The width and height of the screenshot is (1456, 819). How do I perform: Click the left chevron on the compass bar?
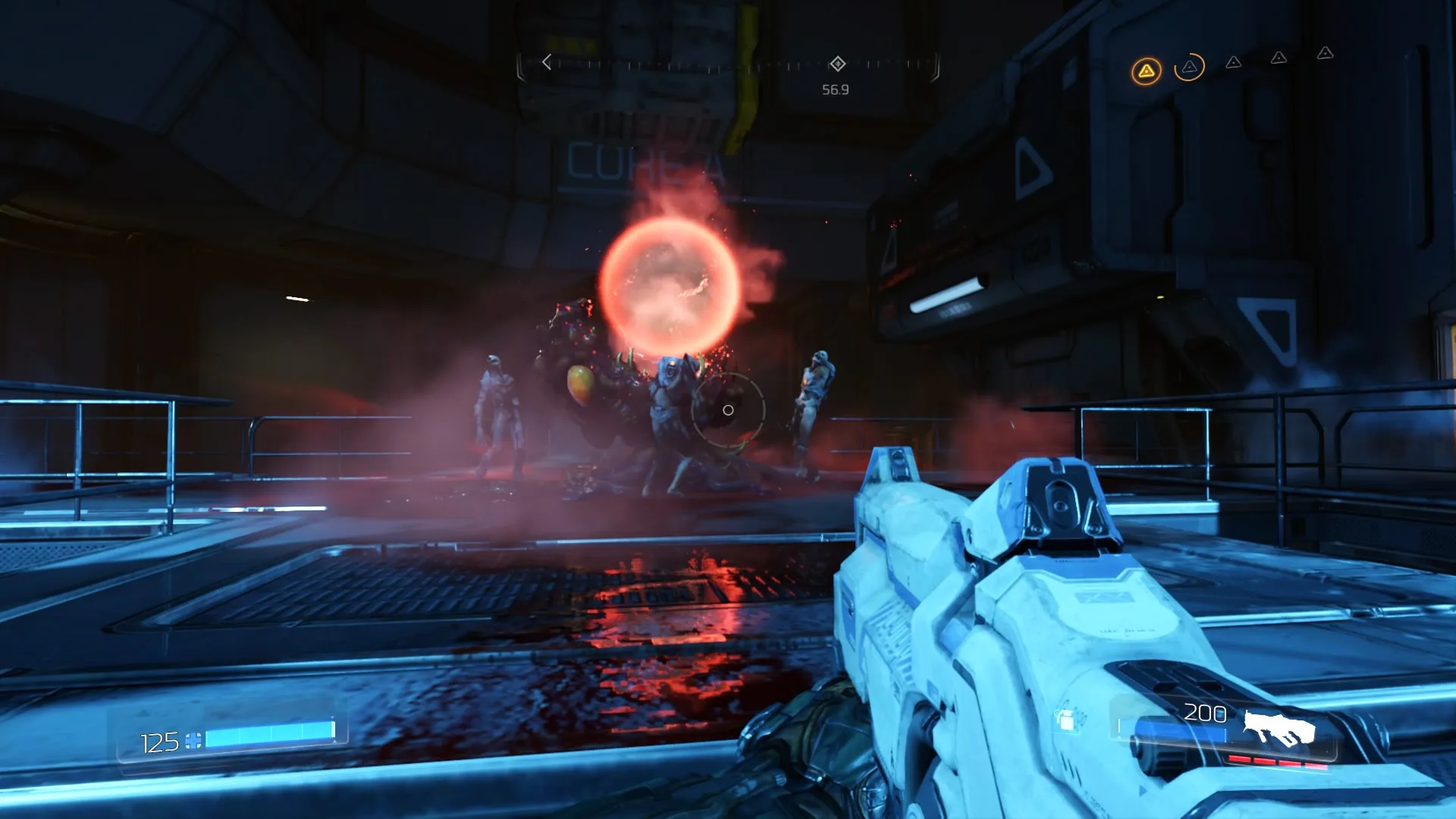point(547,62)
